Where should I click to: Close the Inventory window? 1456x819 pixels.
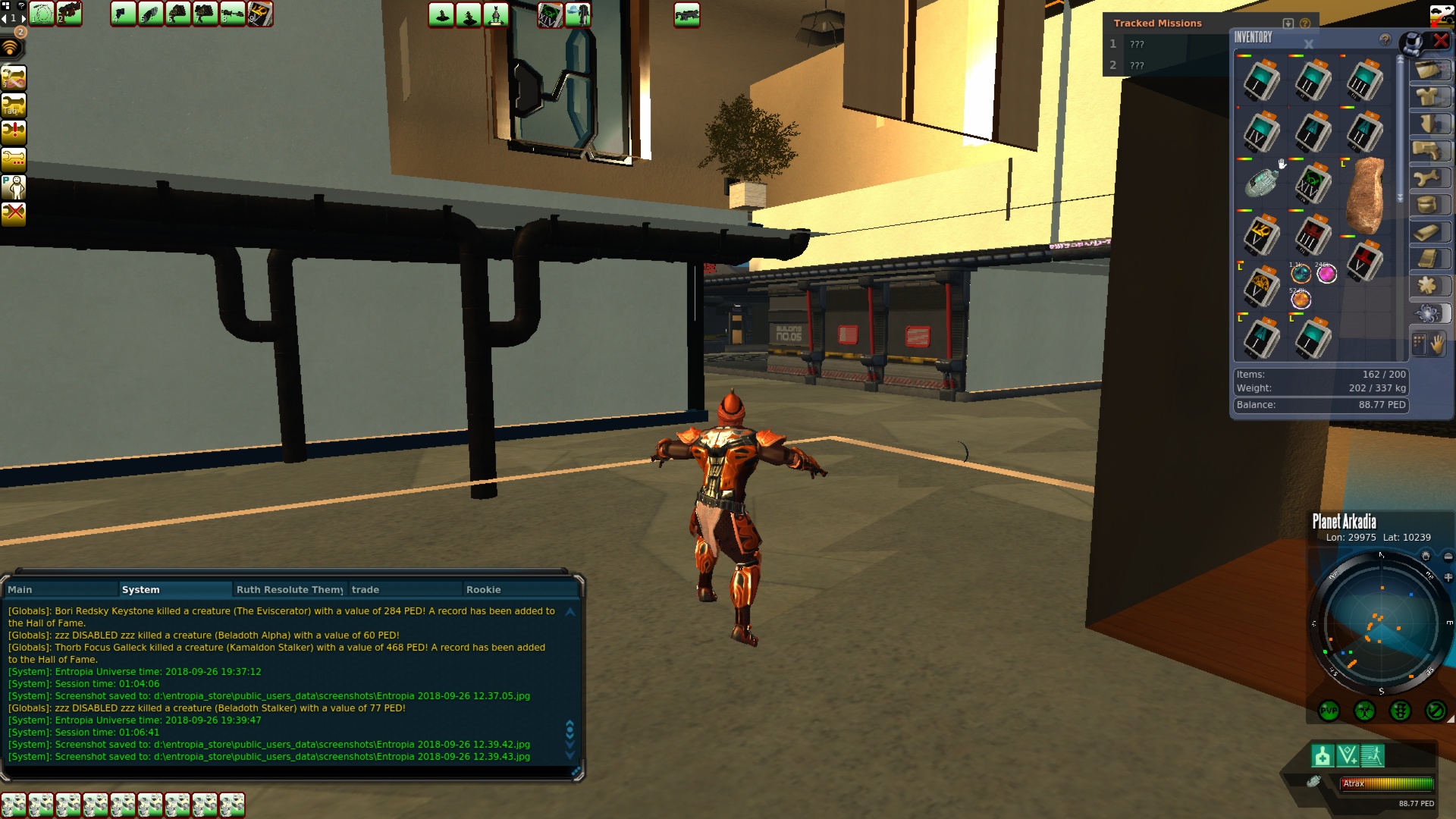click(x=1441, y=41)
